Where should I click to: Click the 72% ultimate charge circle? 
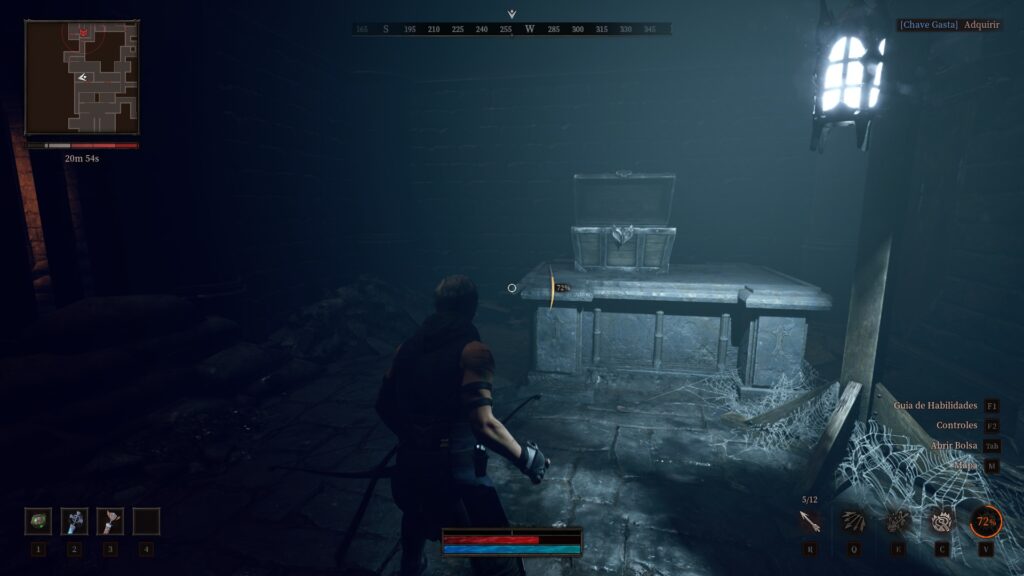pyautogui.click(x=985, y=521)
